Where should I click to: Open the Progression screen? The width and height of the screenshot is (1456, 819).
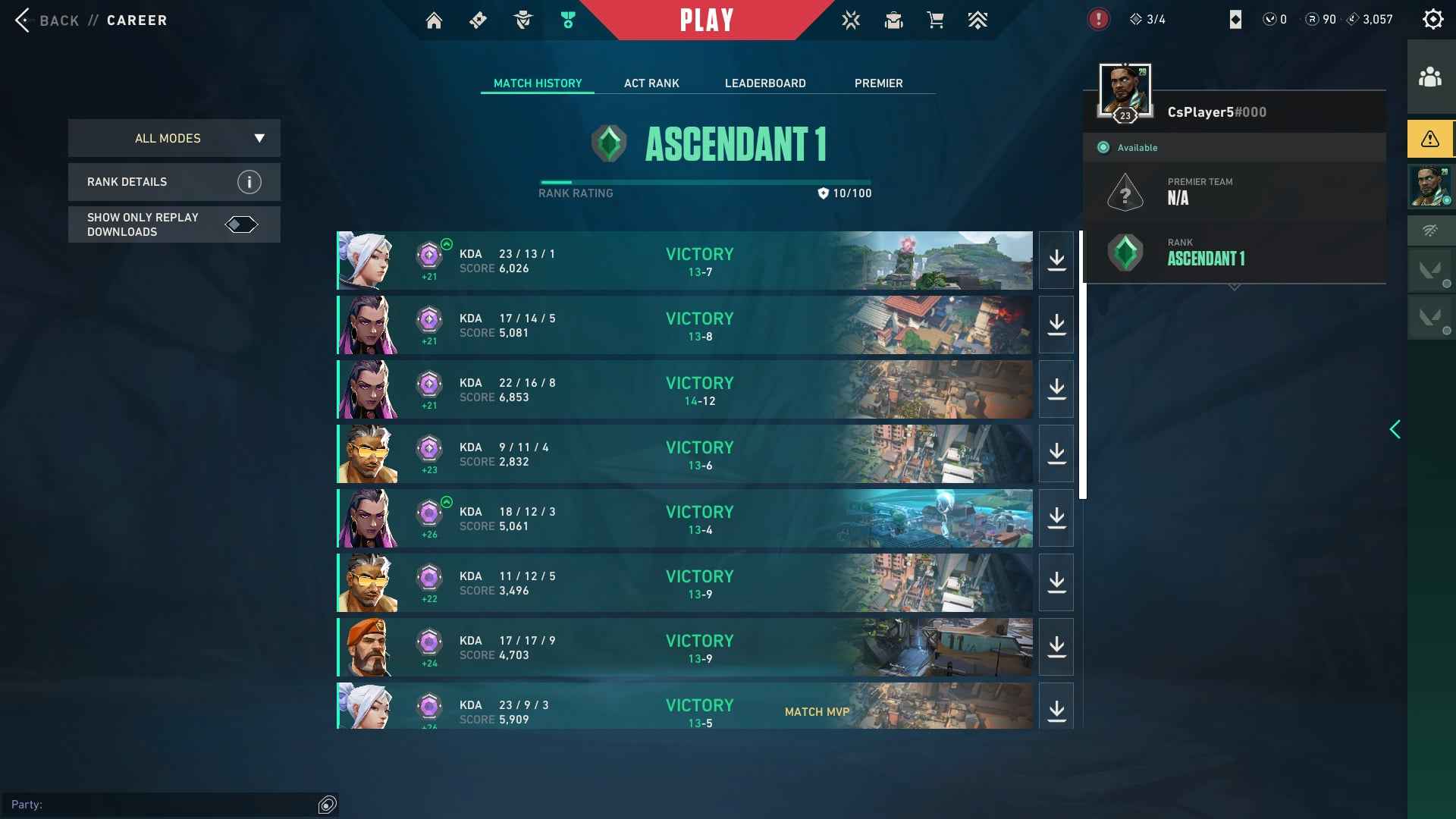tap(977, 20)
